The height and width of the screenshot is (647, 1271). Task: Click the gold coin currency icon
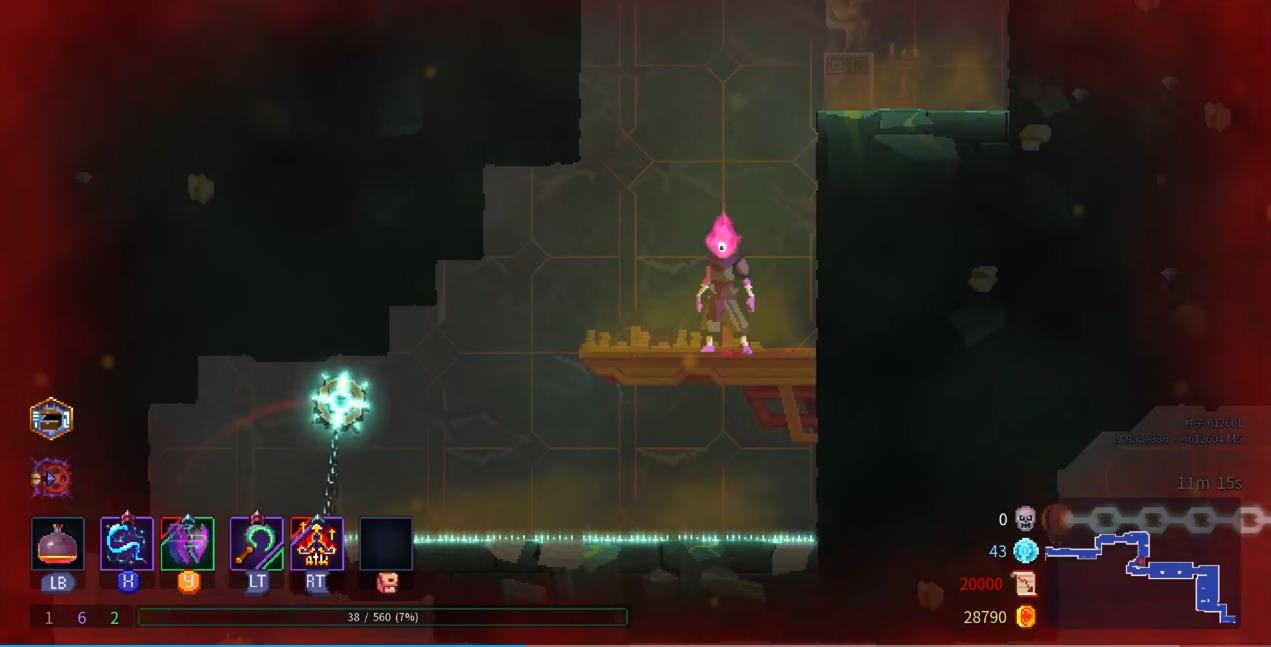tap(1026, 617)
